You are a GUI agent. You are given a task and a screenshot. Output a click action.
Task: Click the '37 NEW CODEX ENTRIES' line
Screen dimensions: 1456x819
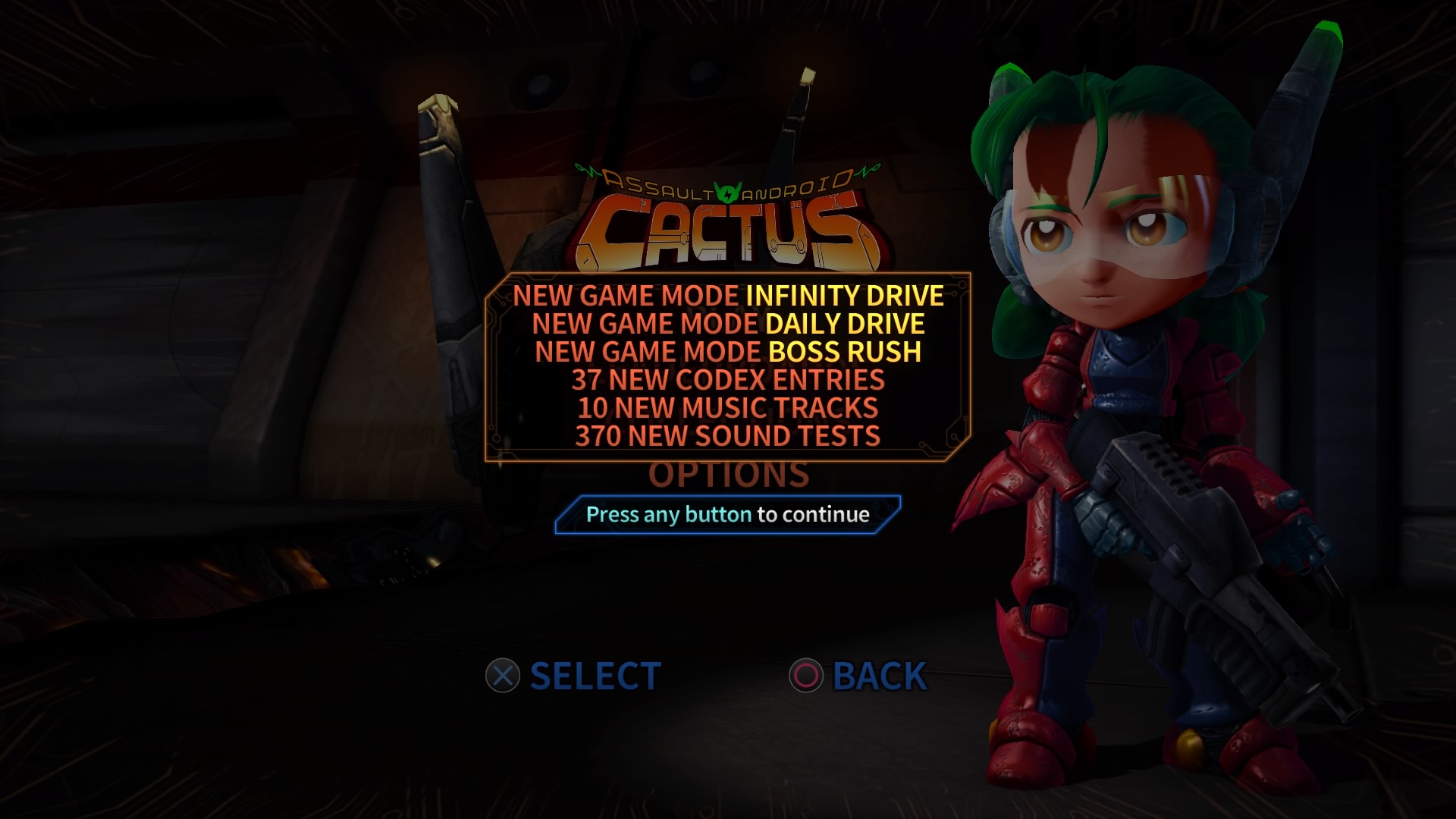(x=728, y=379)
